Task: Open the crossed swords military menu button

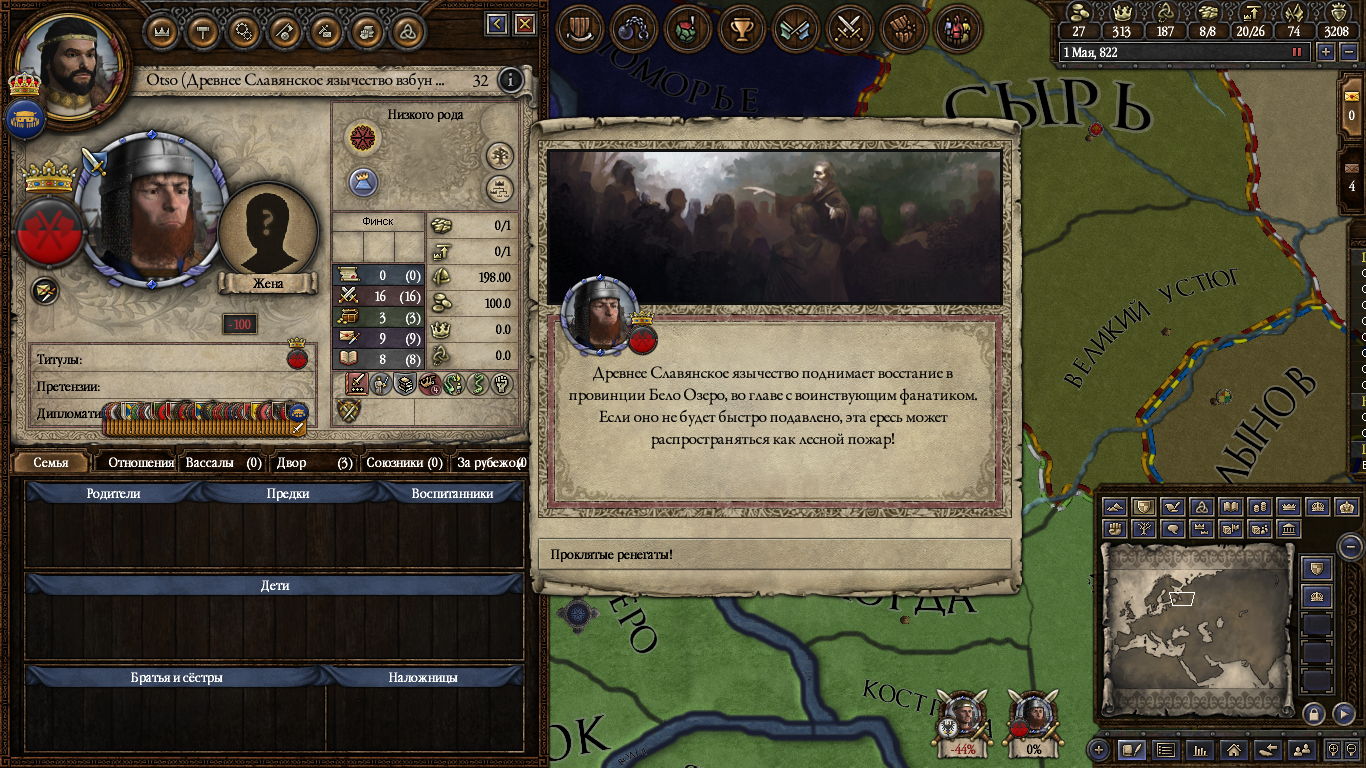Action: pyautogui.click(x=849, y=30)
